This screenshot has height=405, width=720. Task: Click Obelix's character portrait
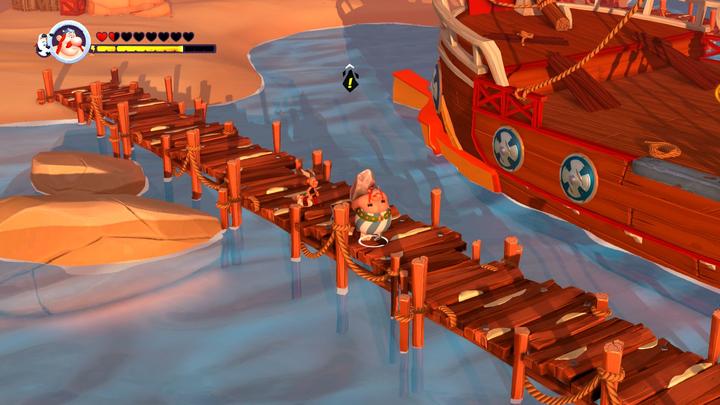[x=70, y=41]
